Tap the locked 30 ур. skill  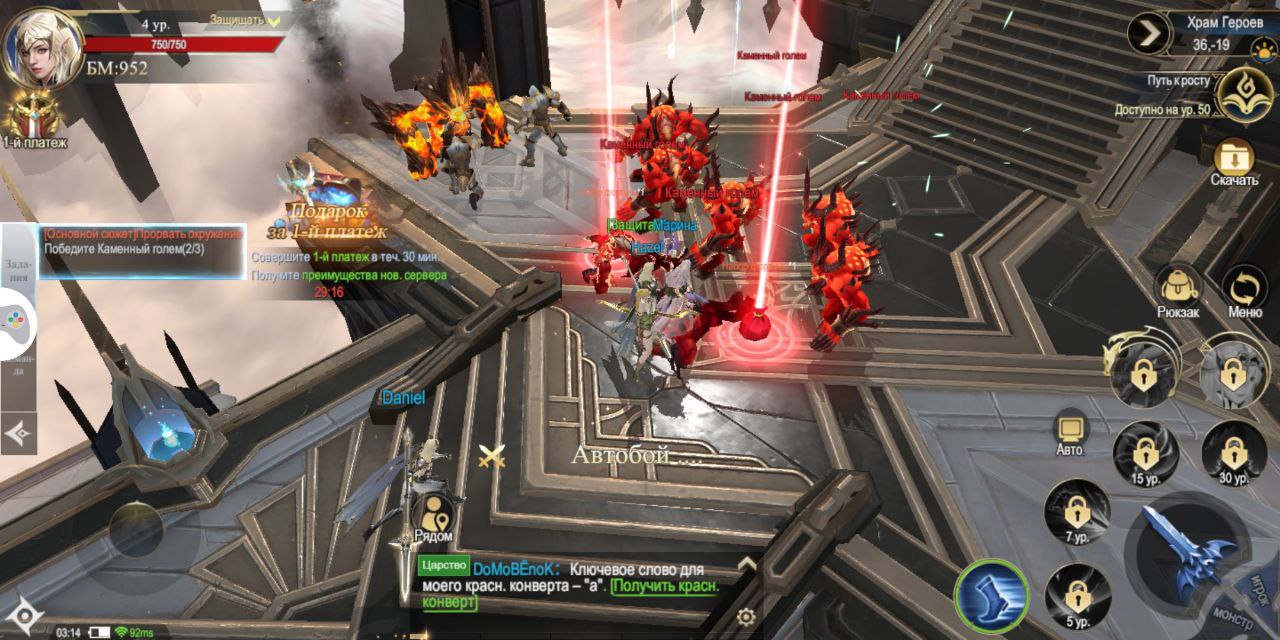[1233, 450]
